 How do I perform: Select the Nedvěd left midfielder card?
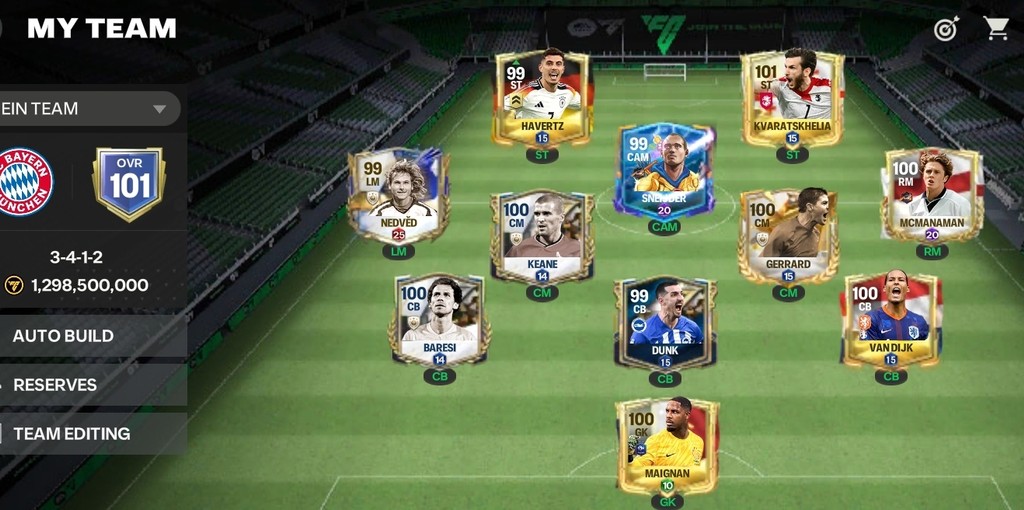(398, 197)
